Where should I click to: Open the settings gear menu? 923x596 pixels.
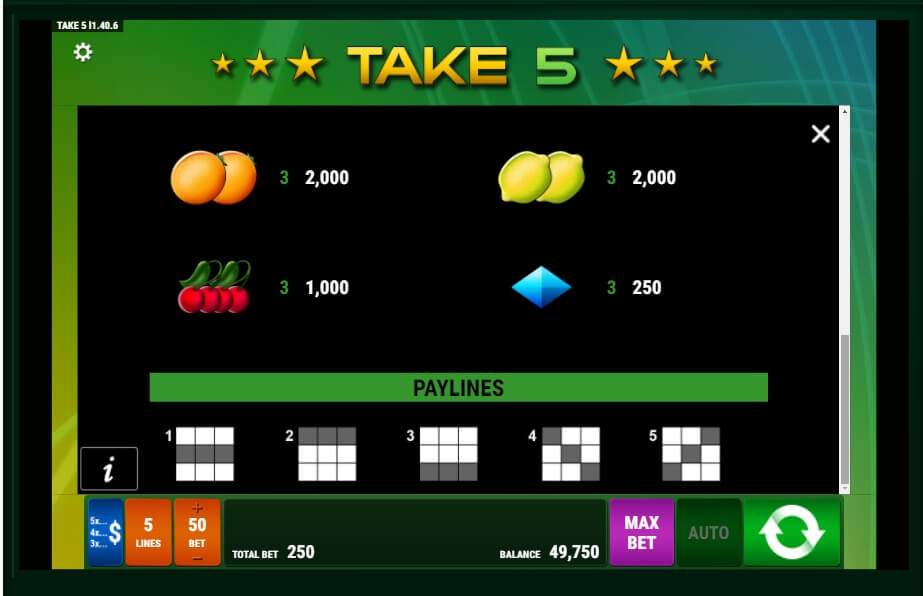pyautogui.click(x=83, y=52)
